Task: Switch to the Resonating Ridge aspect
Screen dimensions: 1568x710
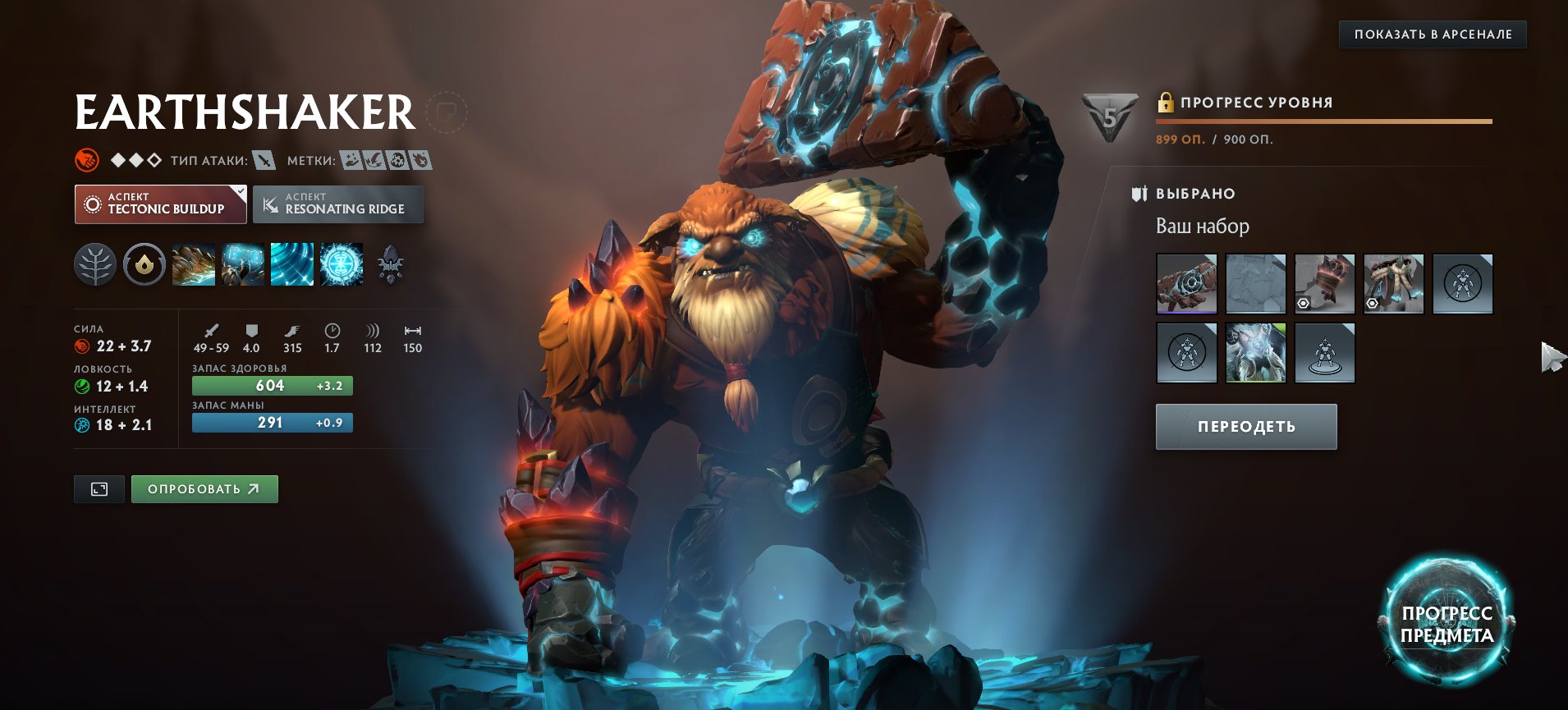Action: (338, 204)
